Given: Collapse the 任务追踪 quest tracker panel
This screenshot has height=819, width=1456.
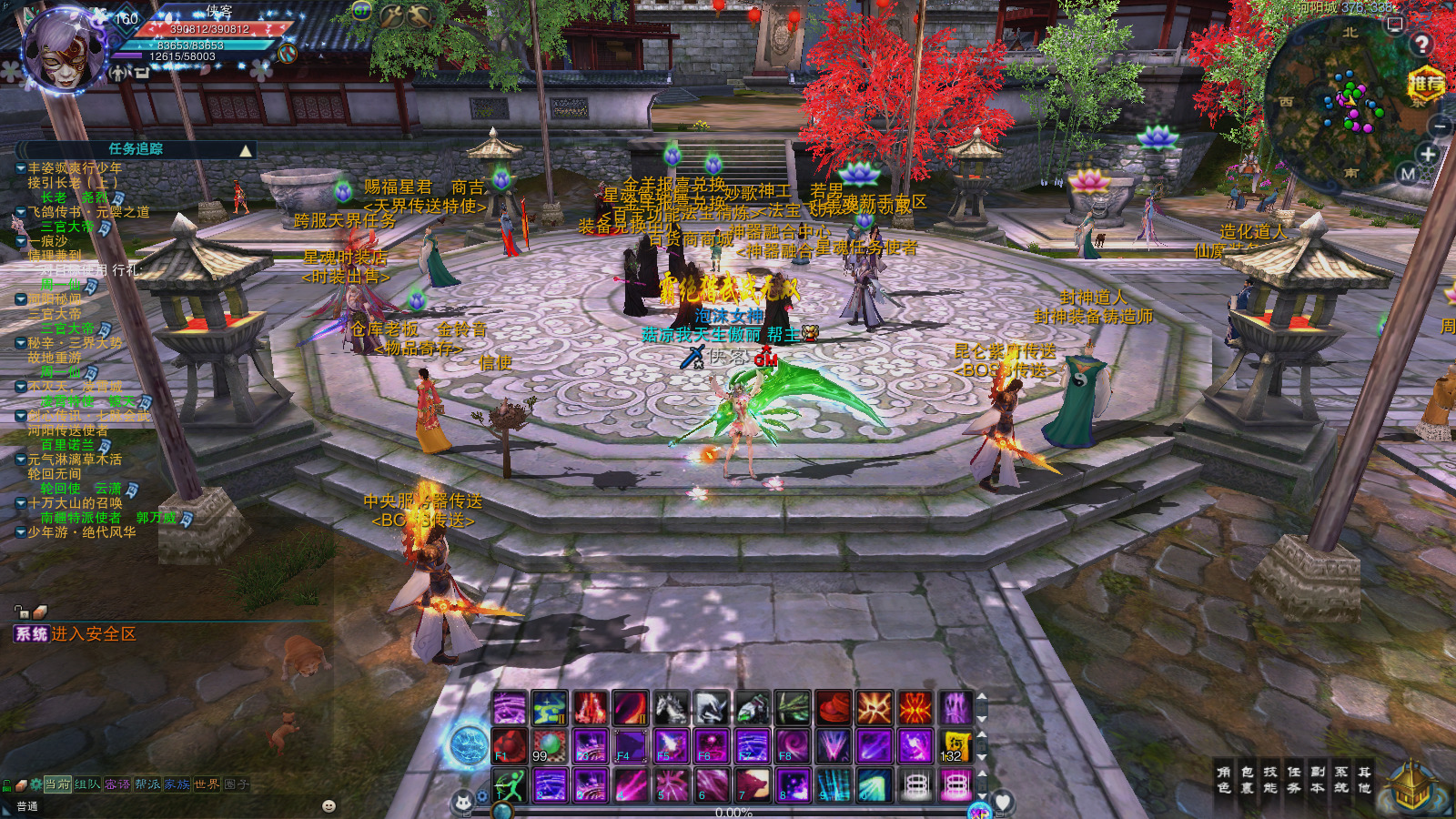Looking at the screenshot, I should (246, 150).
